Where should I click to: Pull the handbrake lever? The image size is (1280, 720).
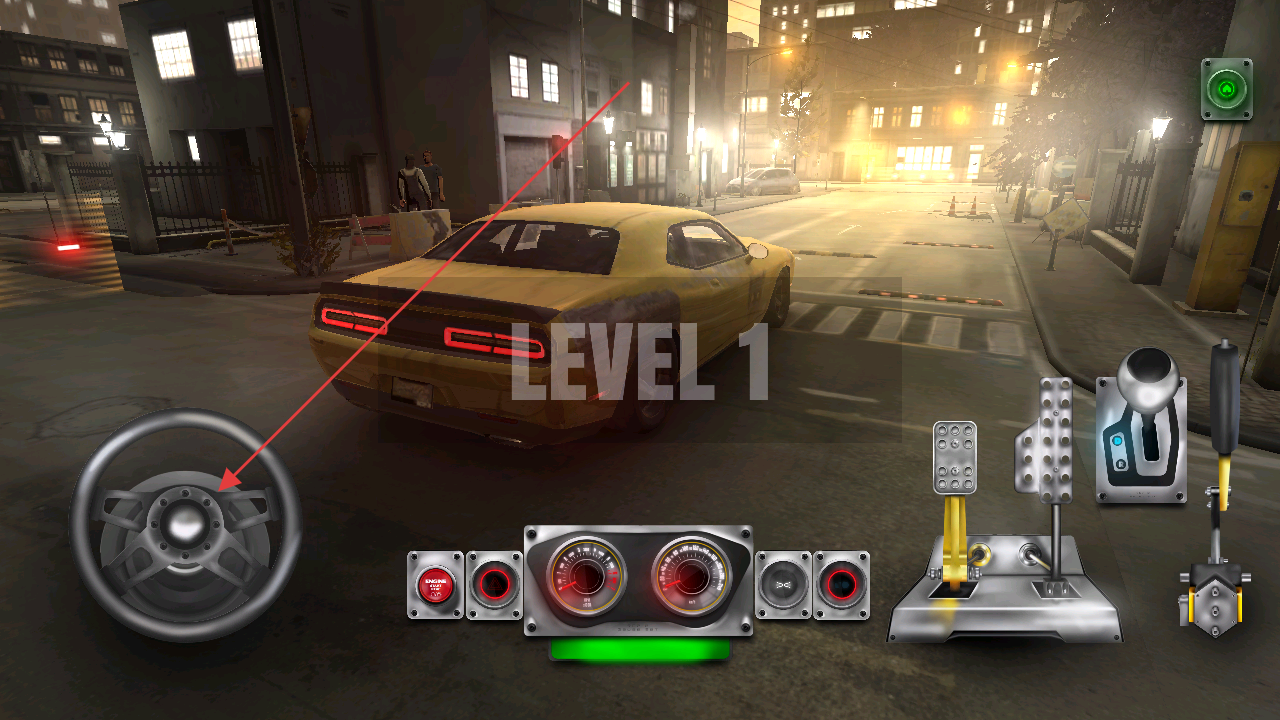coord(1223,400)
